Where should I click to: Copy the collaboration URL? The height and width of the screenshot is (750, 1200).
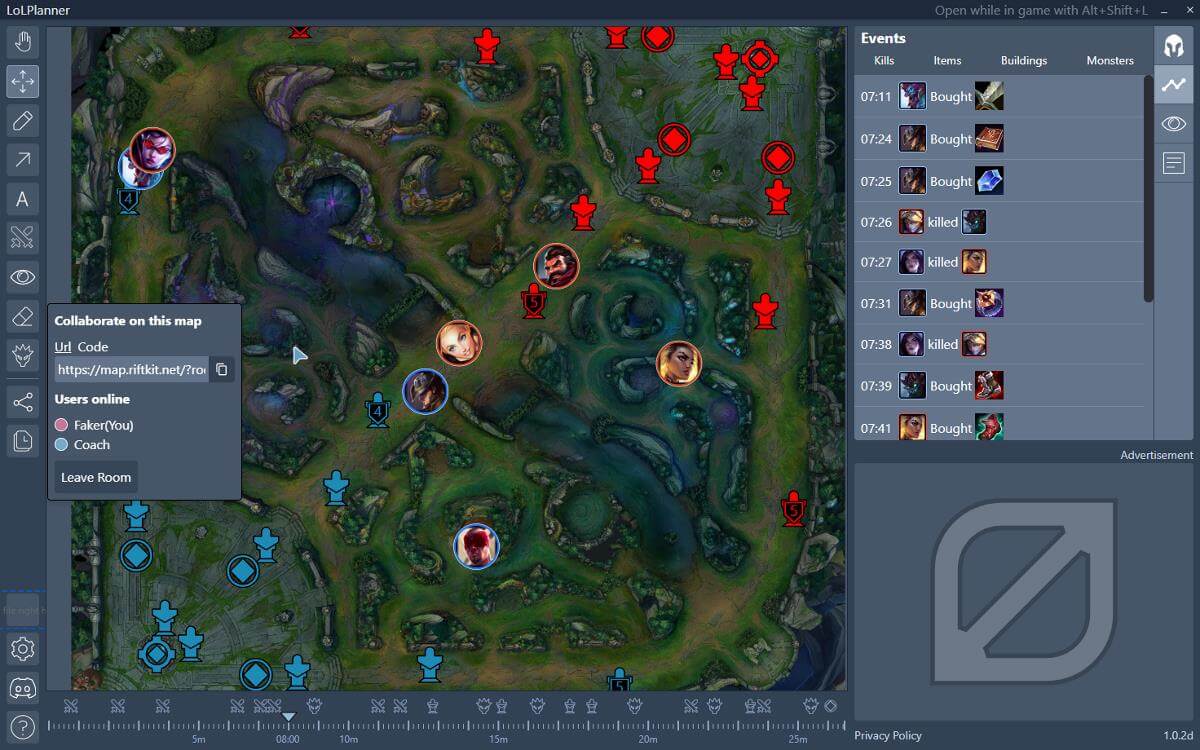(222, 370)
